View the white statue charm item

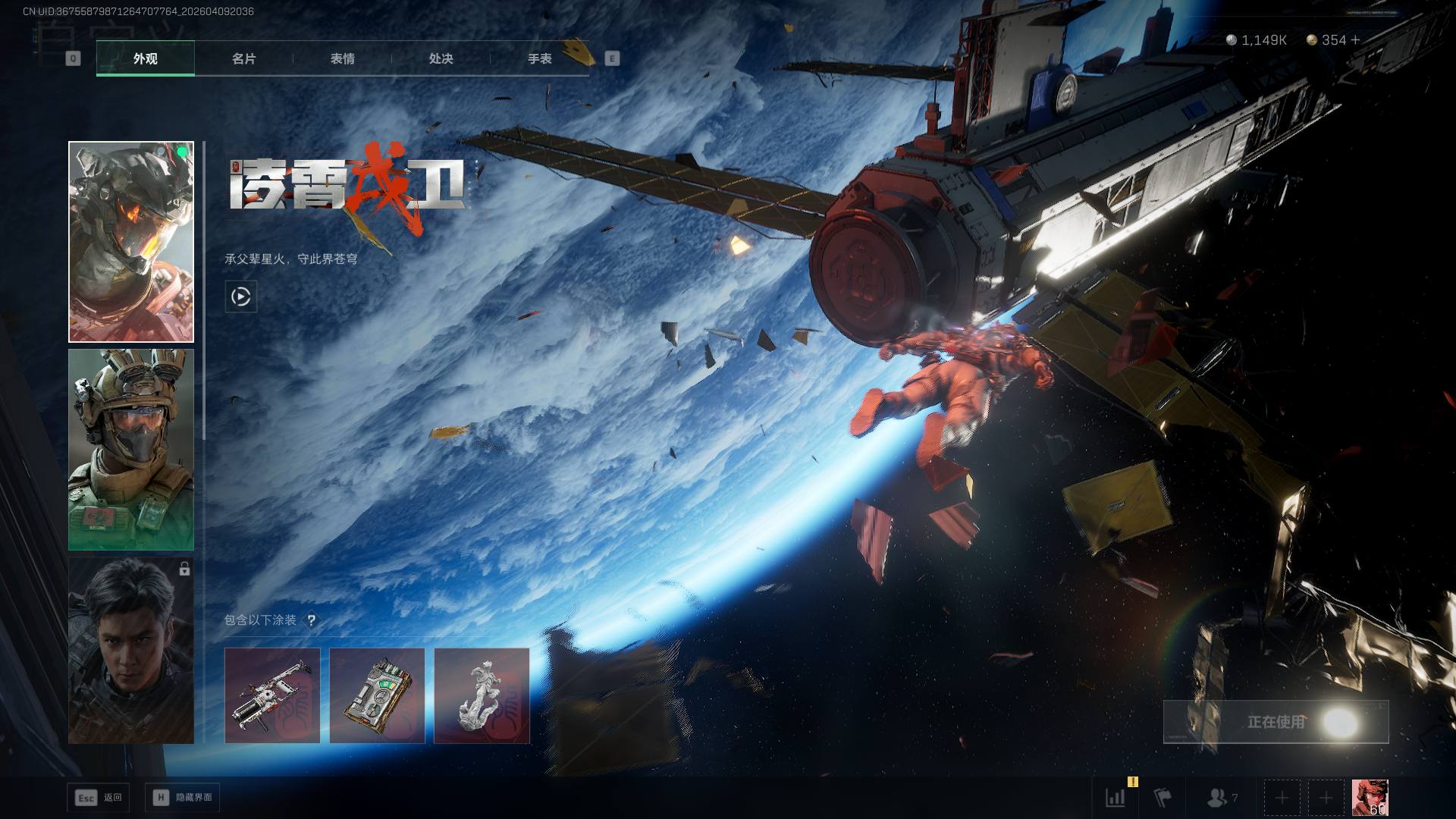[x=482, y=695]
